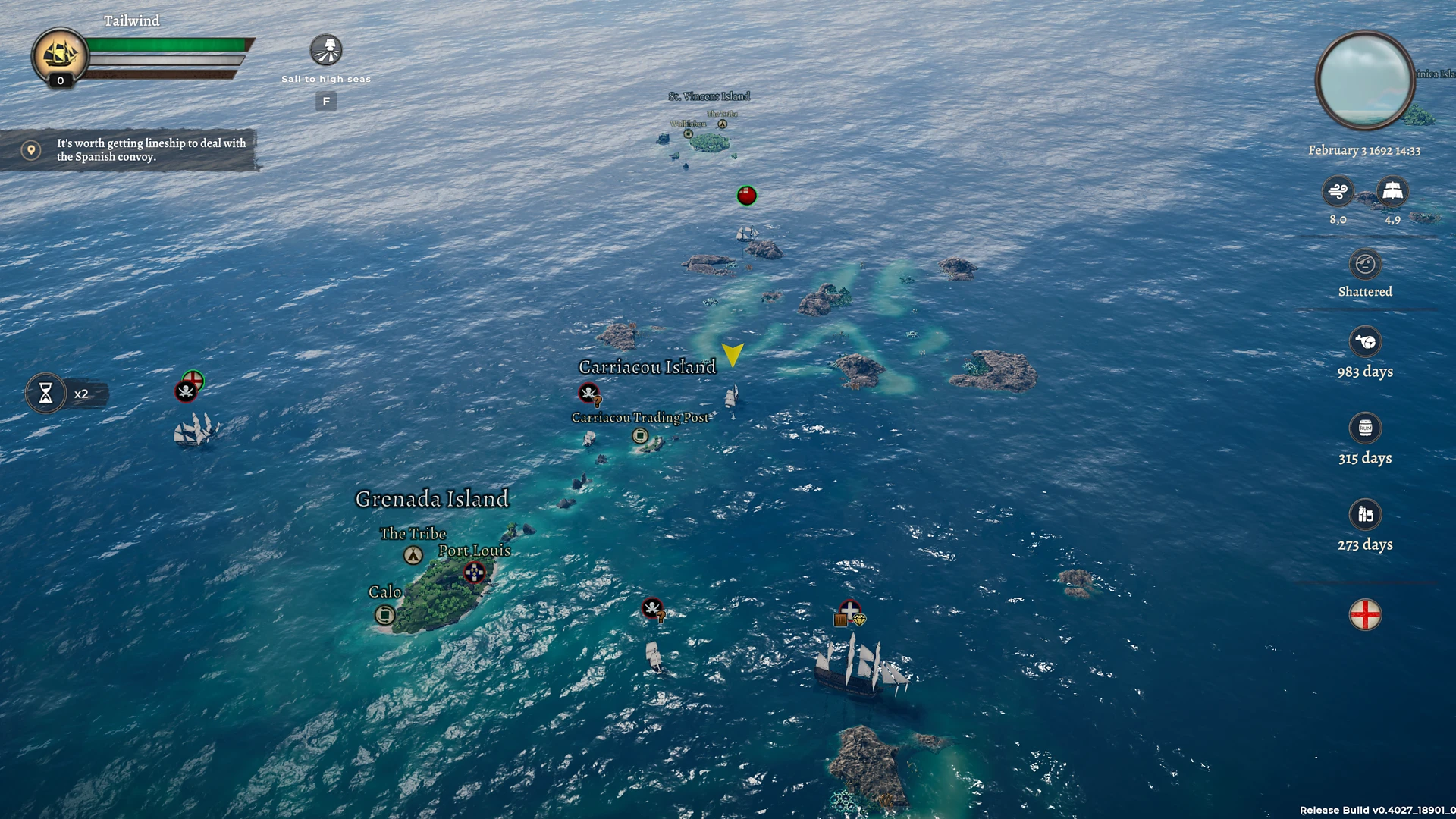Click the circular minimap spyglass
This screenshot has height=819, width=1456.
click(x=1363, y=82)
